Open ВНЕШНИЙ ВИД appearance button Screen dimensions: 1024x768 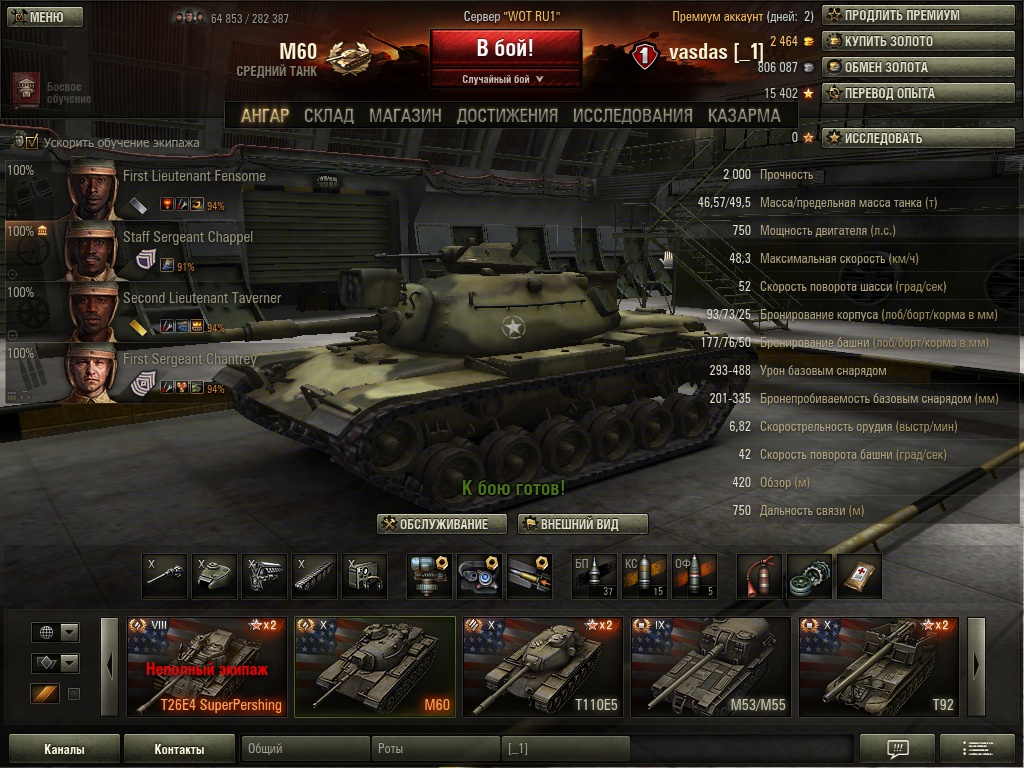(583, 524)
